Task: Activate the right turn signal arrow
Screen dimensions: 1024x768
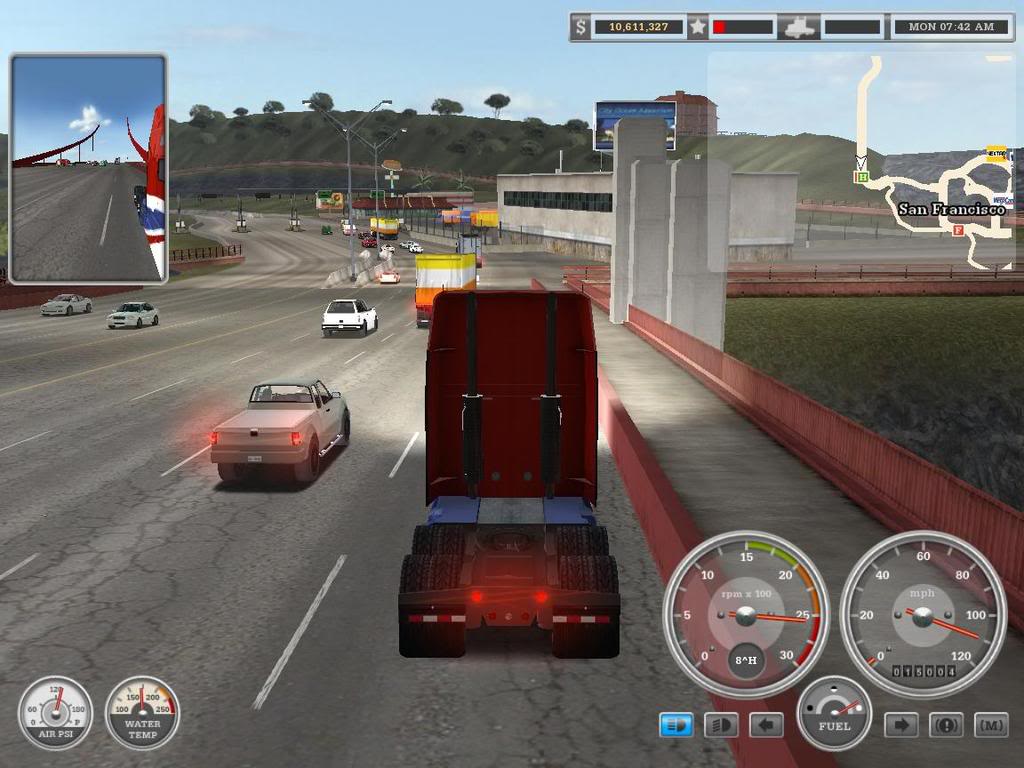Action: 900,724
